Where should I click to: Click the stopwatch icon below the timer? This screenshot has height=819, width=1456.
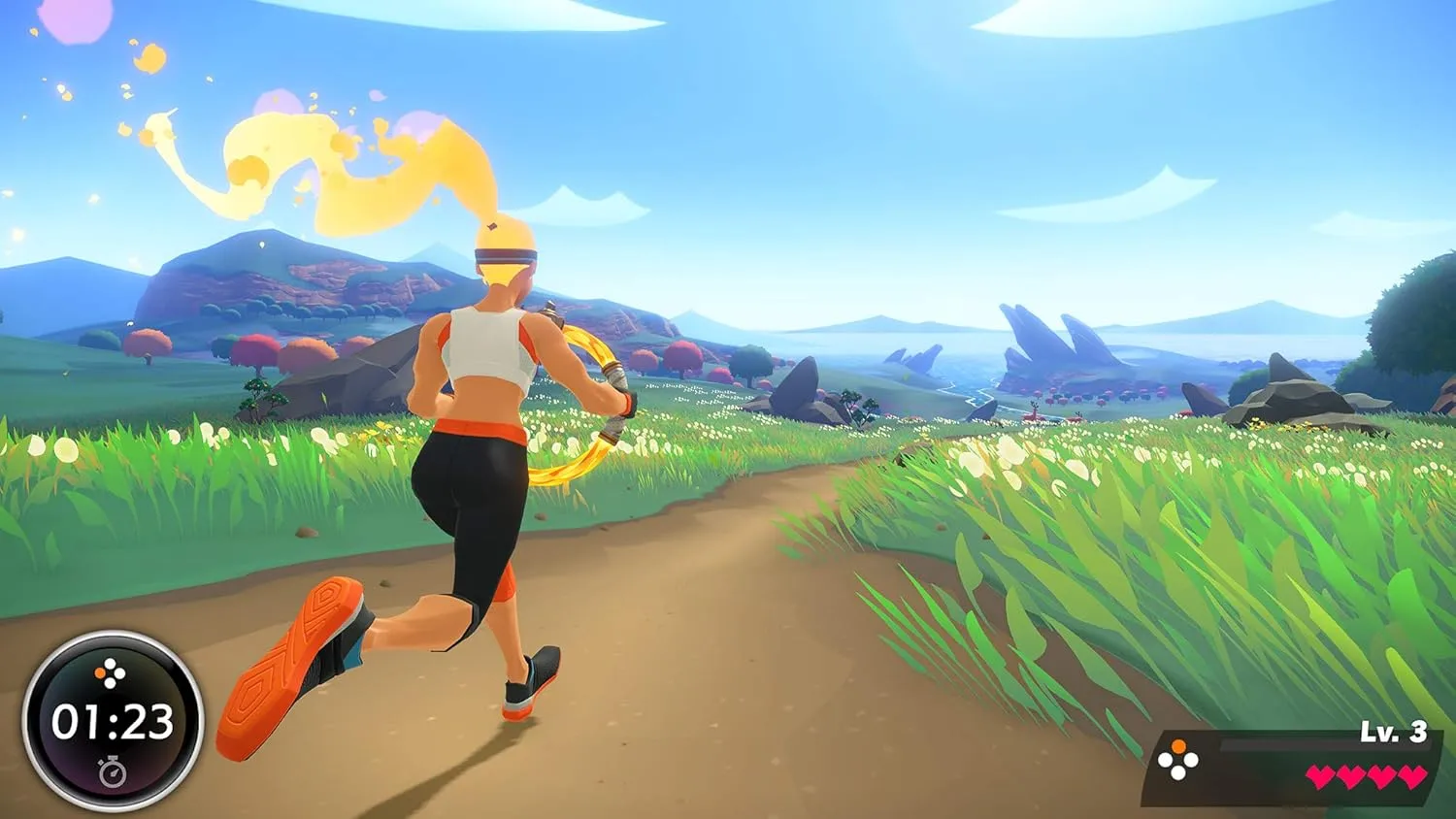[x=113, y=771]
